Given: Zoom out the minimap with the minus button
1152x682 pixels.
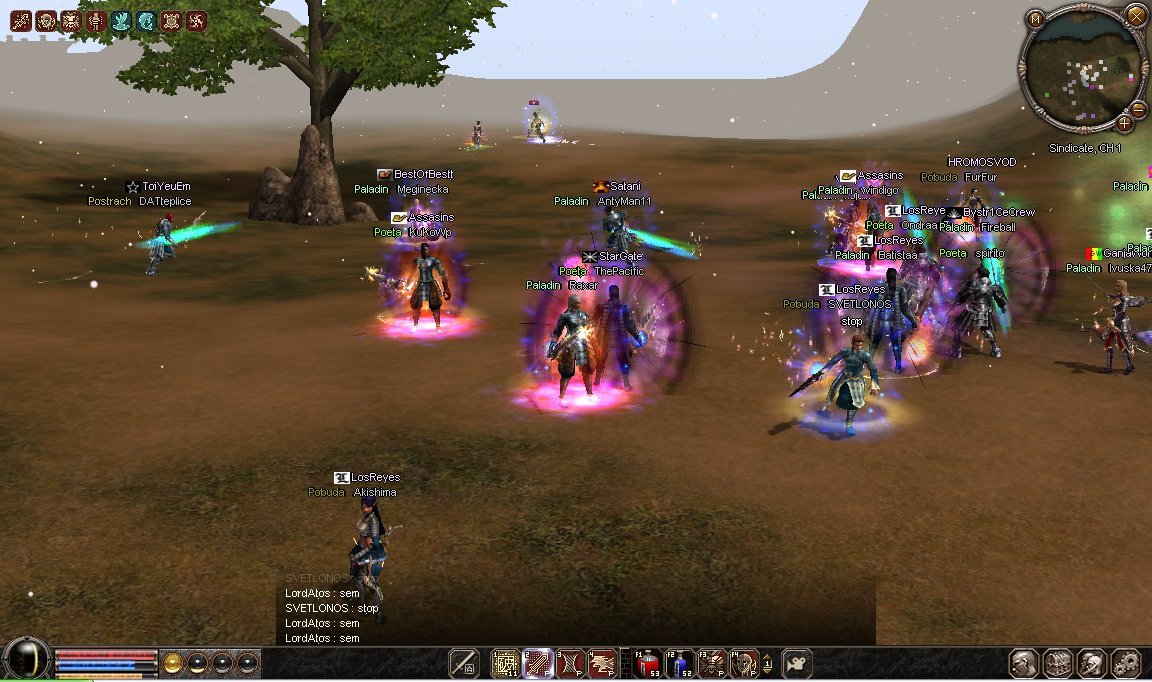Looking at the screenshot, I should [1138, 109].
